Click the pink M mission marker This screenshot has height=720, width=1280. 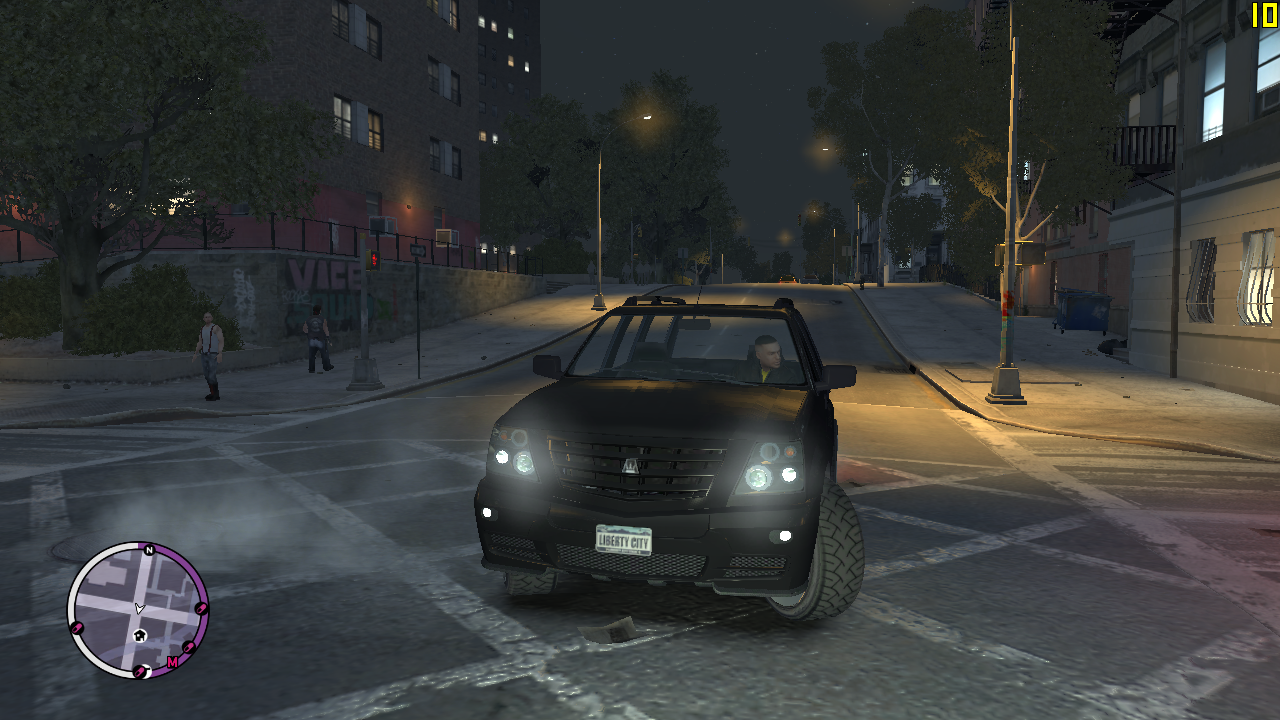pos(172,662)
